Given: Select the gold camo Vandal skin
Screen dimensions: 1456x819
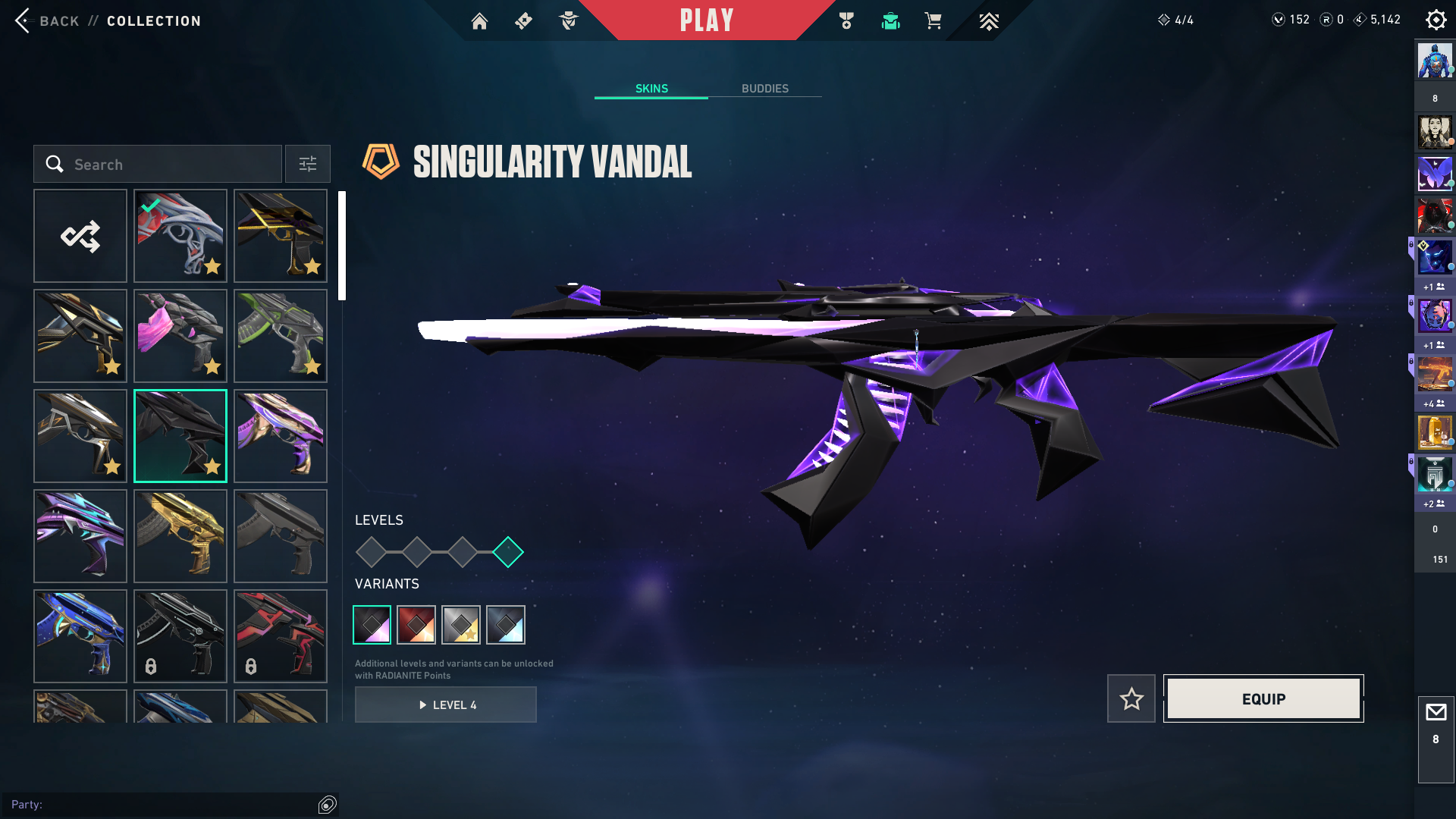Looking at the screenshot, I should click(180, 536).
